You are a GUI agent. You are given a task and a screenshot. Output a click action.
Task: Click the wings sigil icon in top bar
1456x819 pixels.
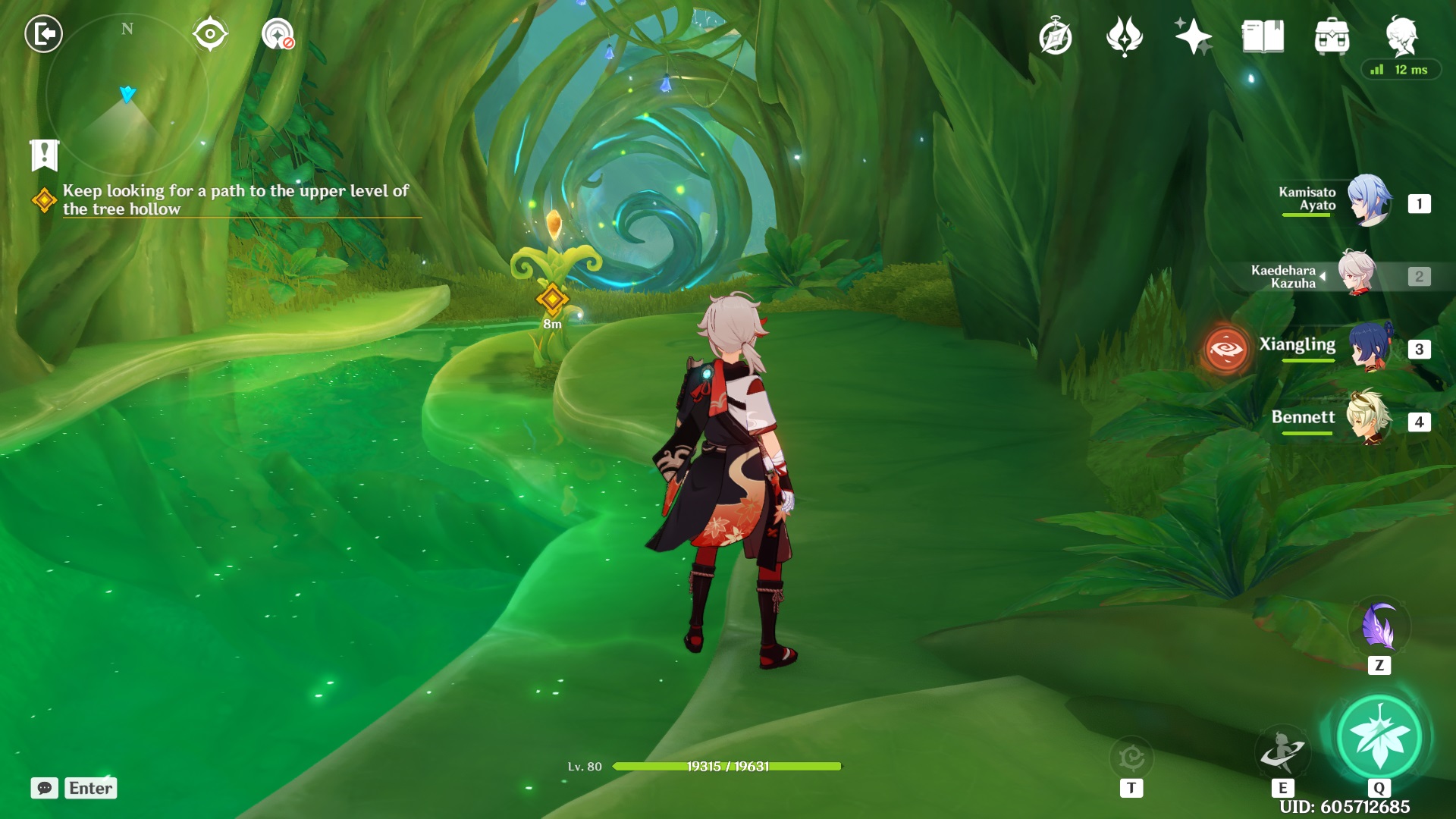pos(1124,35)
